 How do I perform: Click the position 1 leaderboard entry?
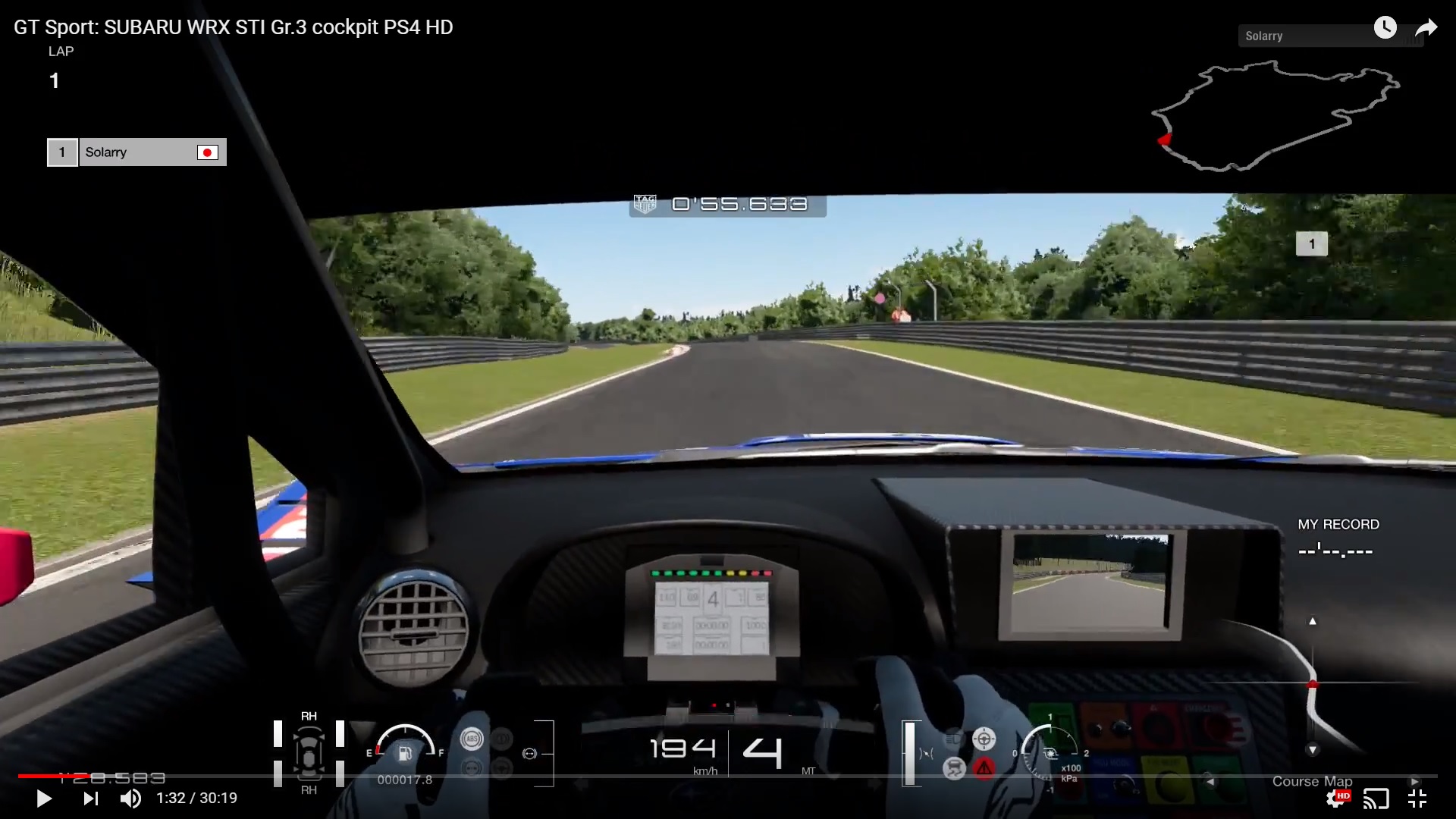click(x=62, y=152)
